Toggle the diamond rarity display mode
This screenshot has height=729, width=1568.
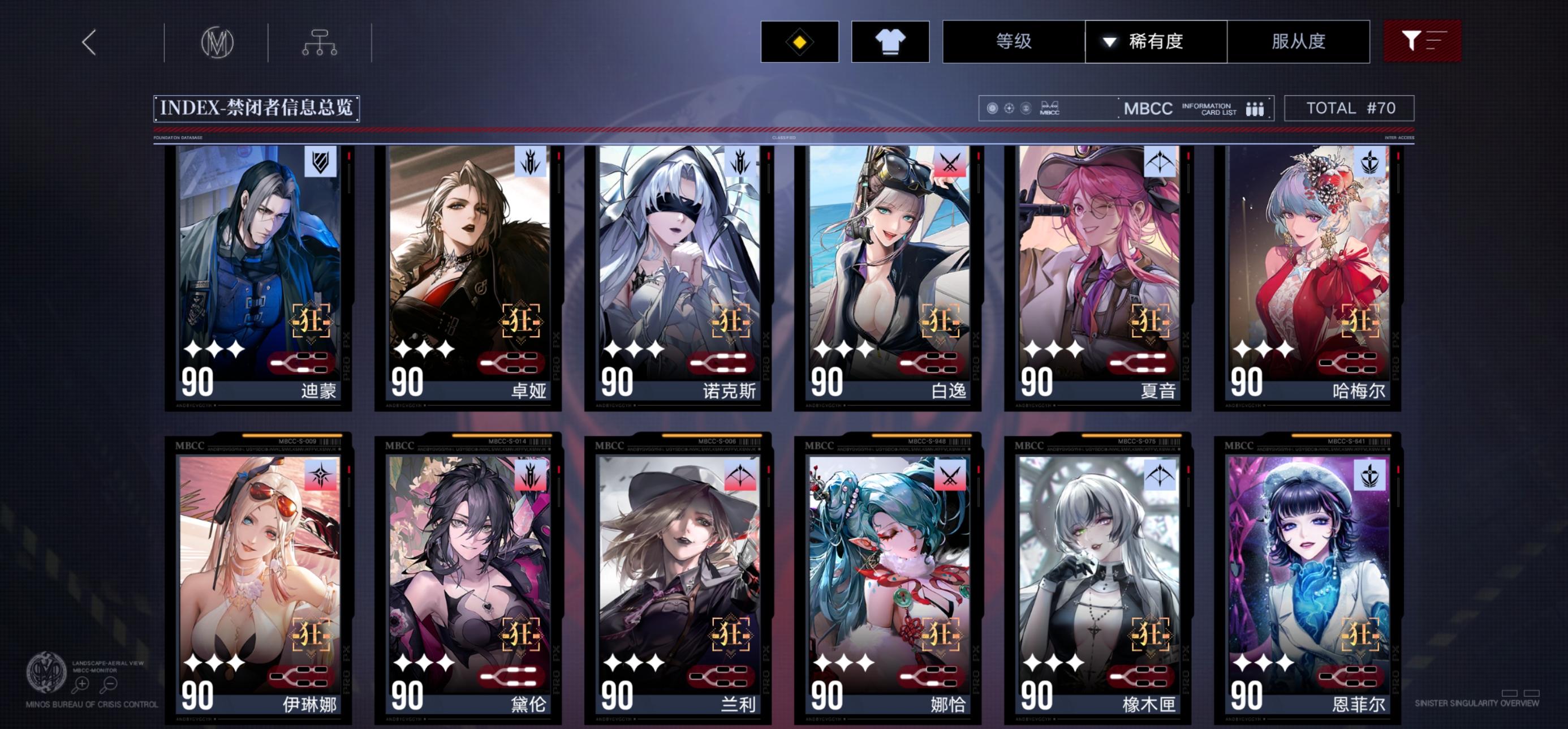click(801, 41)
